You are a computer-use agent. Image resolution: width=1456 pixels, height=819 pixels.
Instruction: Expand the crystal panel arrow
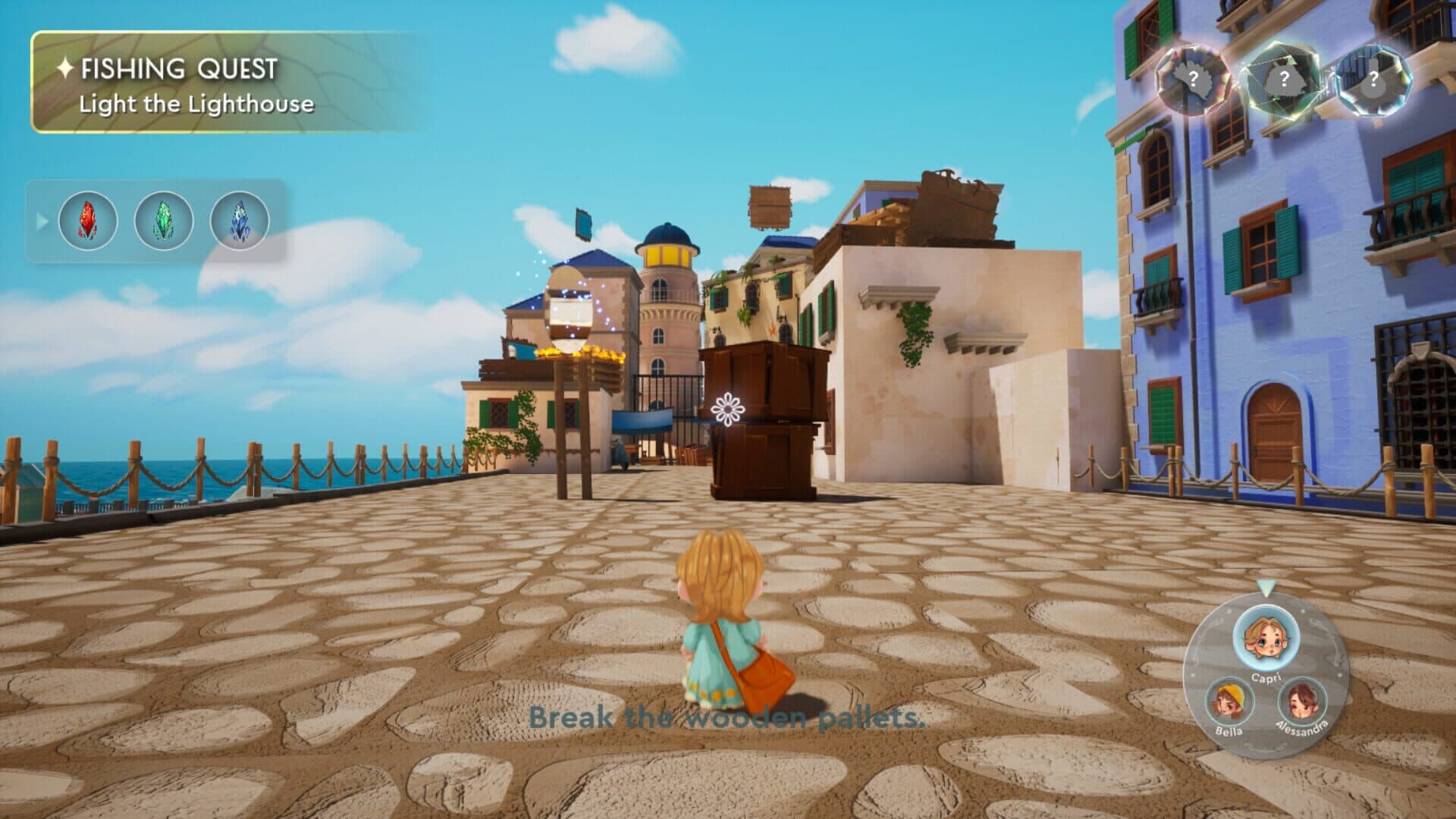[42, 221]
